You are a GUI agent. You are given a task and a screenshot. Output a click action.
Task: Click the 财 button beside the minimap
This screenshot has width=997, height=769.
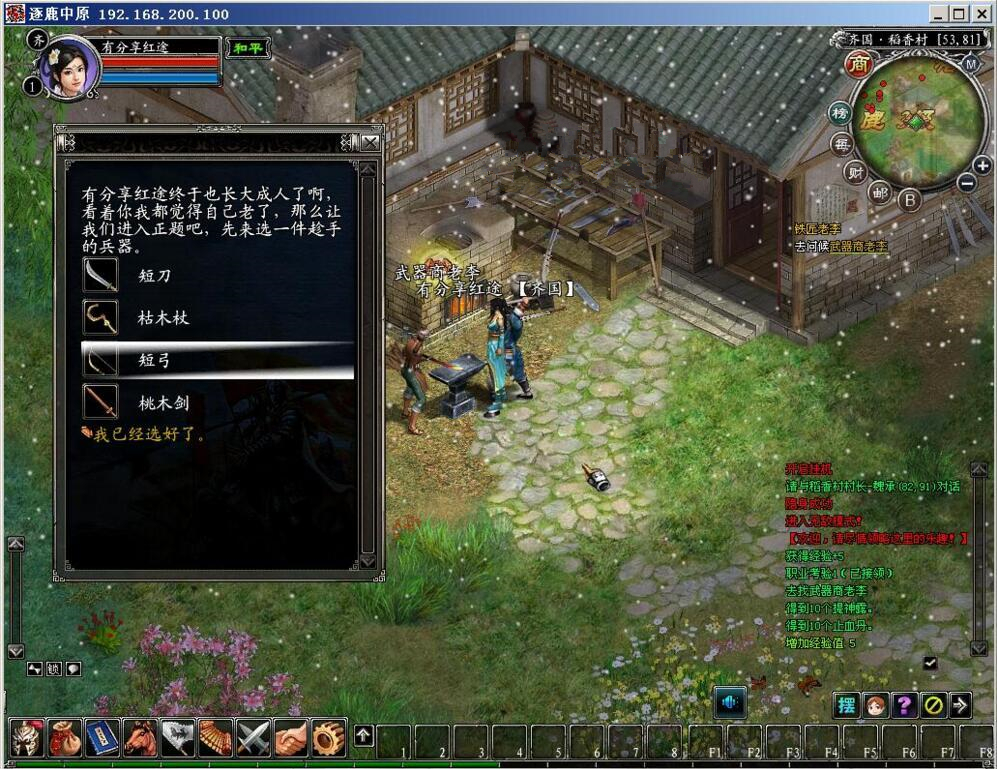pos(855,171)
